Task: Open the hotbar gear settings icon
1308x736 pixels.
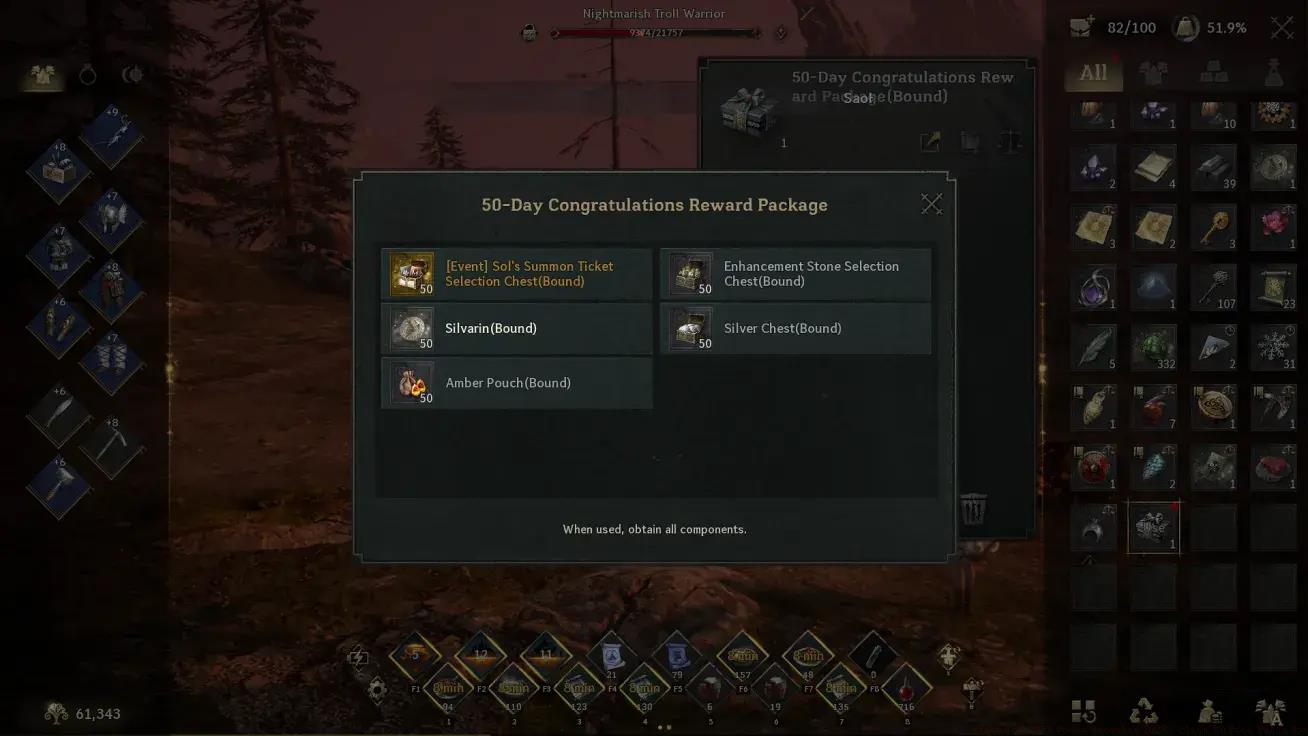Action: point(377,689)
